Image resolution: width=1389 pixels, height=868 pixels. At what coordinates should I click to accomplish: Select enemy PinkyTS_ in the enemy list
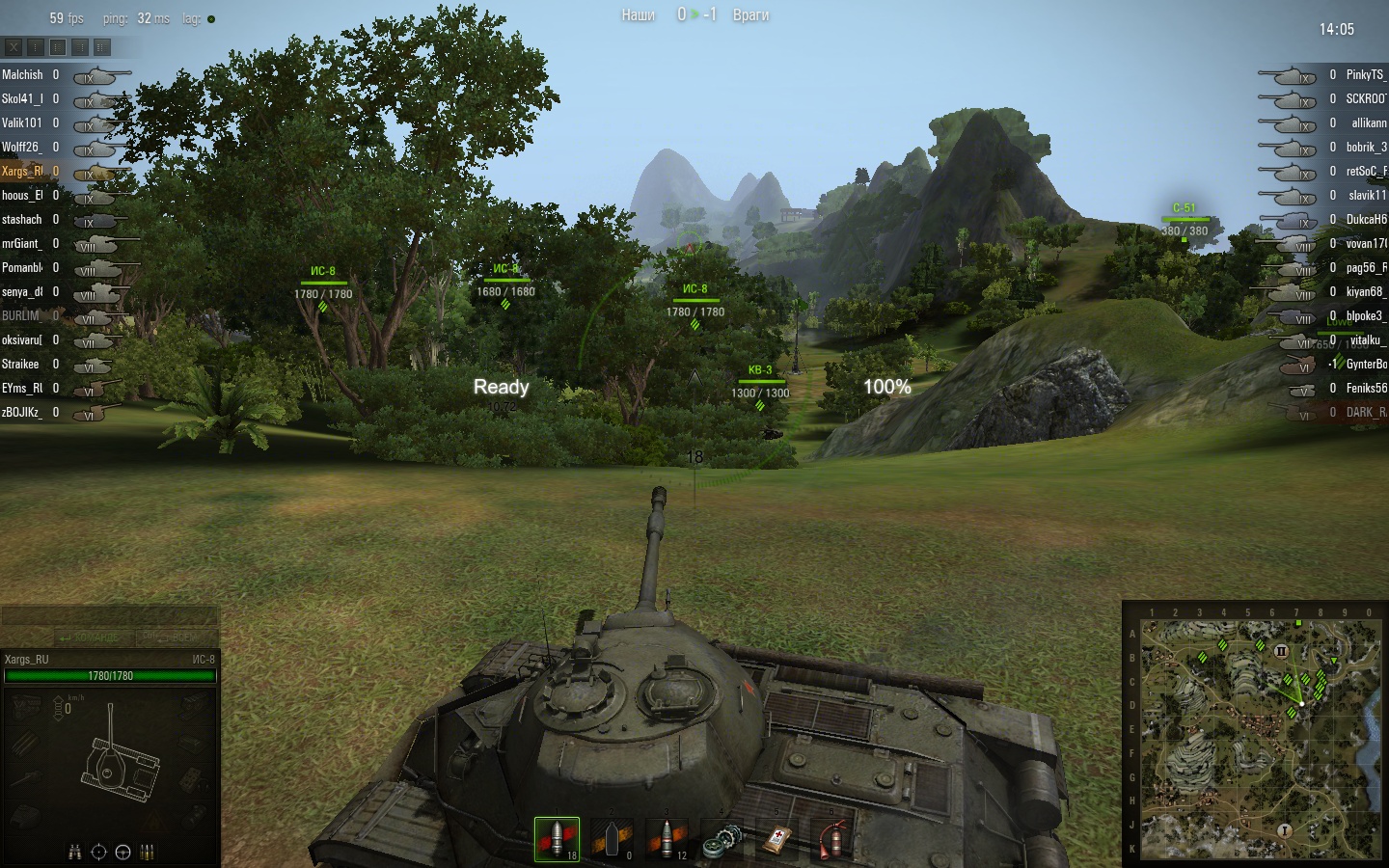(x=1364, y=74)
